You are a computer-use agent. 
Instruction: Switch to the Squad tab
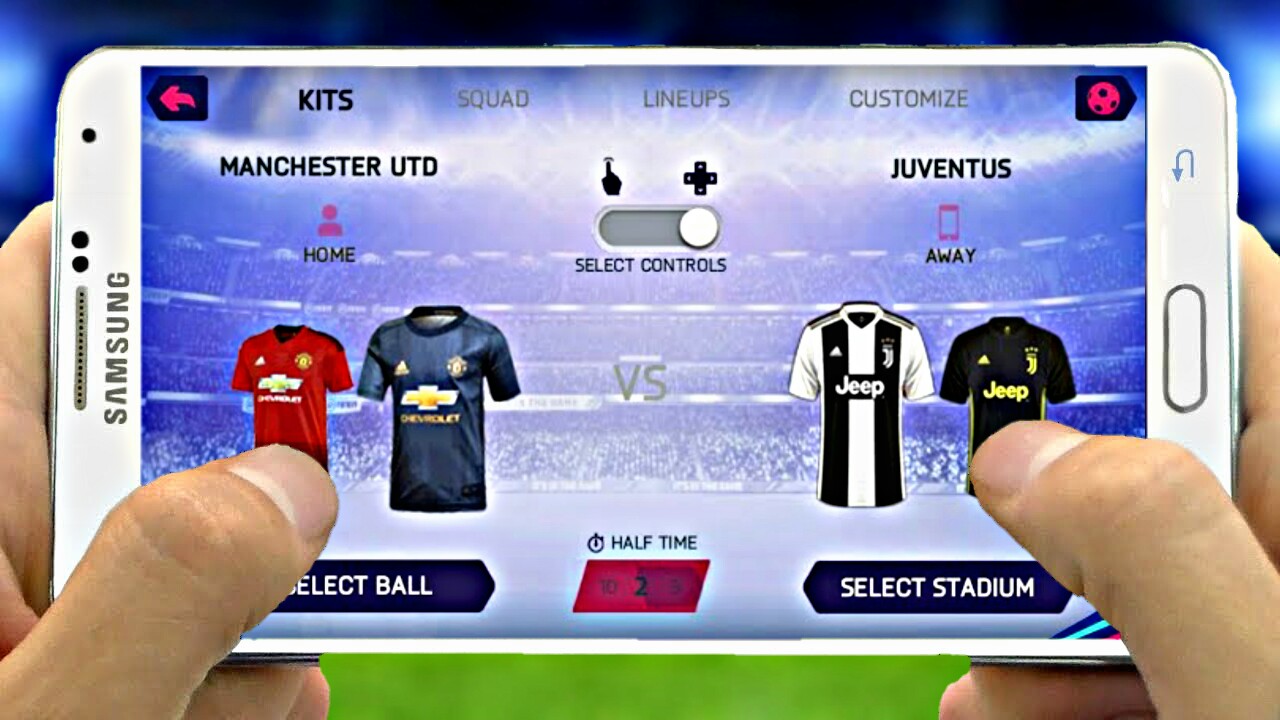tap(493, 99)
